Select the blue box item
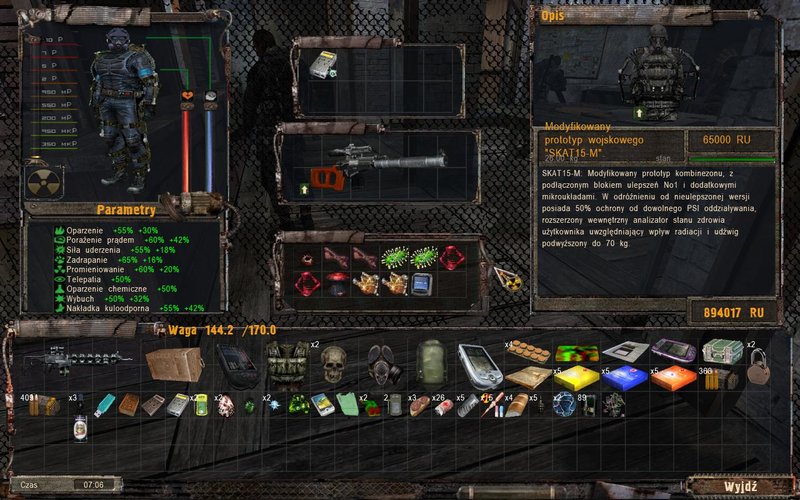The width and height of the screenshot is (800, 500). (x=624, y=377)
